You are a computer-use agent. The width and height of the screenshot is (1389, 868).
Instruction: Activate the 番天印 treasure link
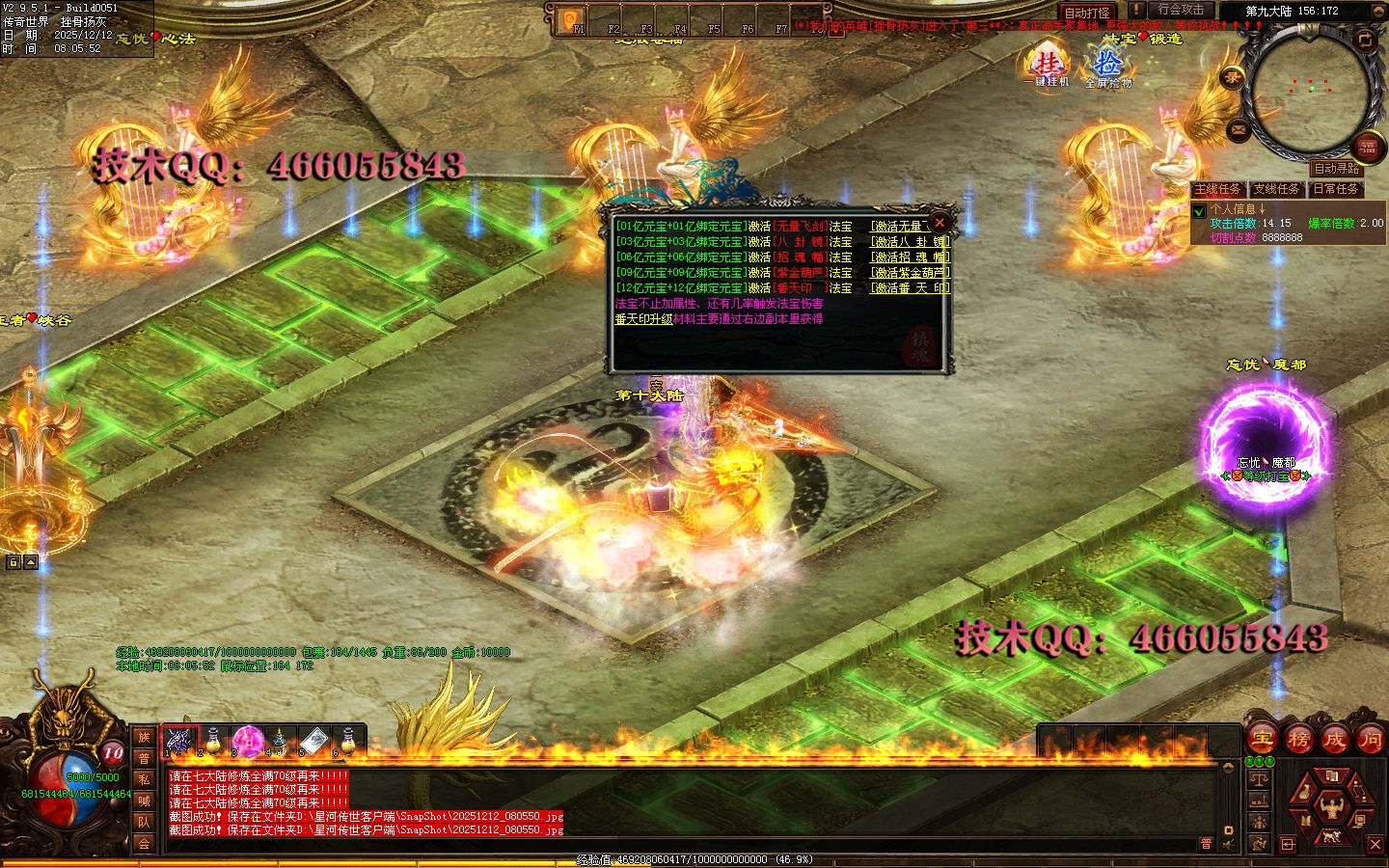[910, 288]
